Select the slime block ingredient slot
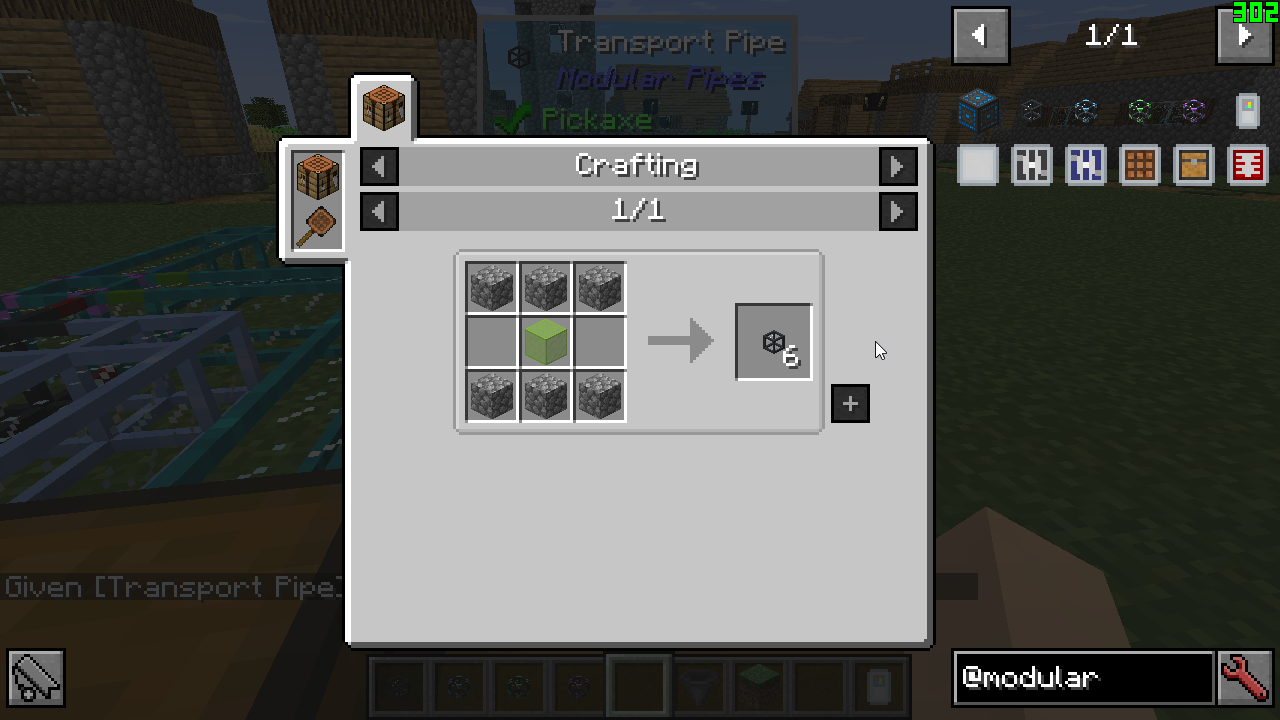1280x720 pixels. coord(546,342)
